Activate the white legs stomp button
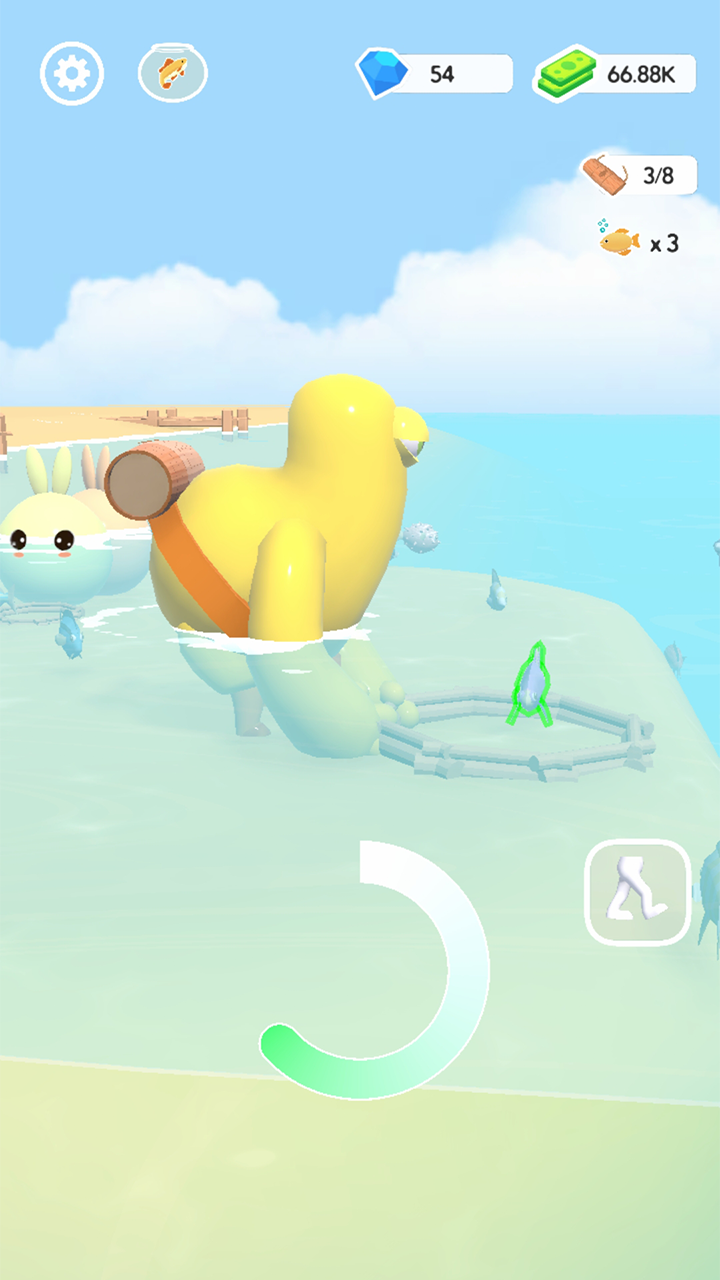 pos(638,892)
